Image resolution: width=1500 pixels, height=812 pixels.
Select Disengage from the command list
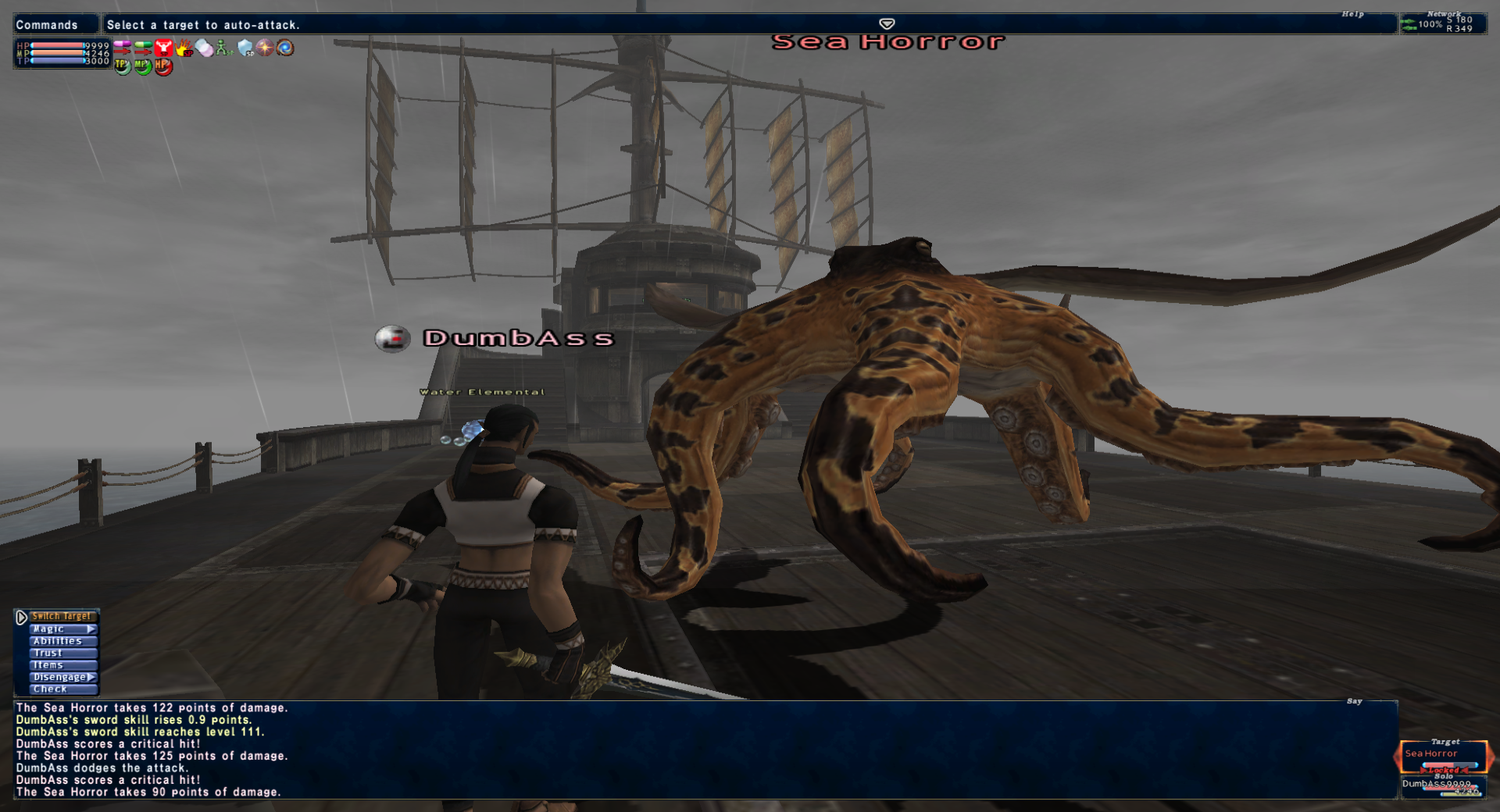62,678
